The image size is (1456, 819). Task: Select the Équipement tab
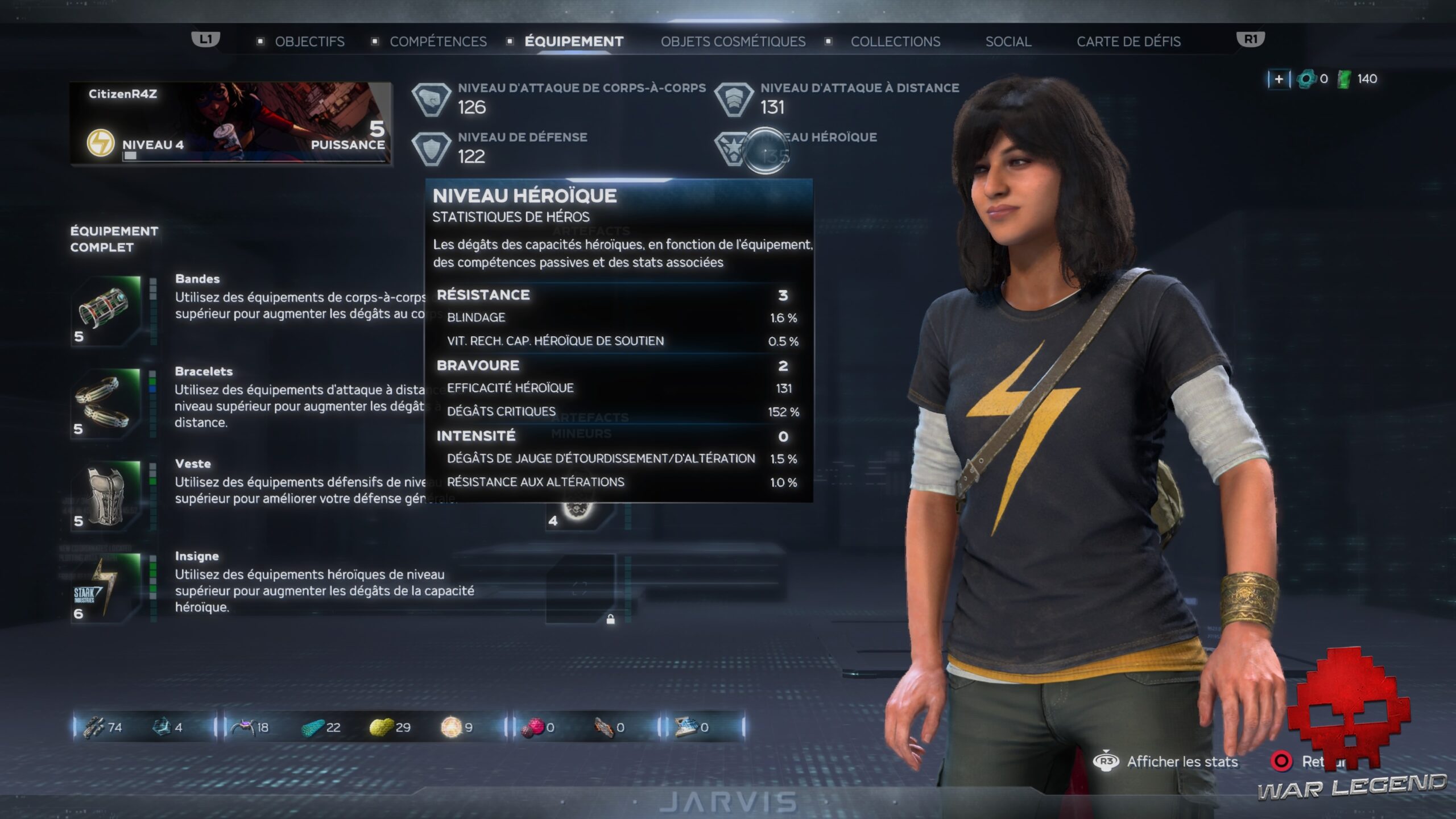coord(574,42)
